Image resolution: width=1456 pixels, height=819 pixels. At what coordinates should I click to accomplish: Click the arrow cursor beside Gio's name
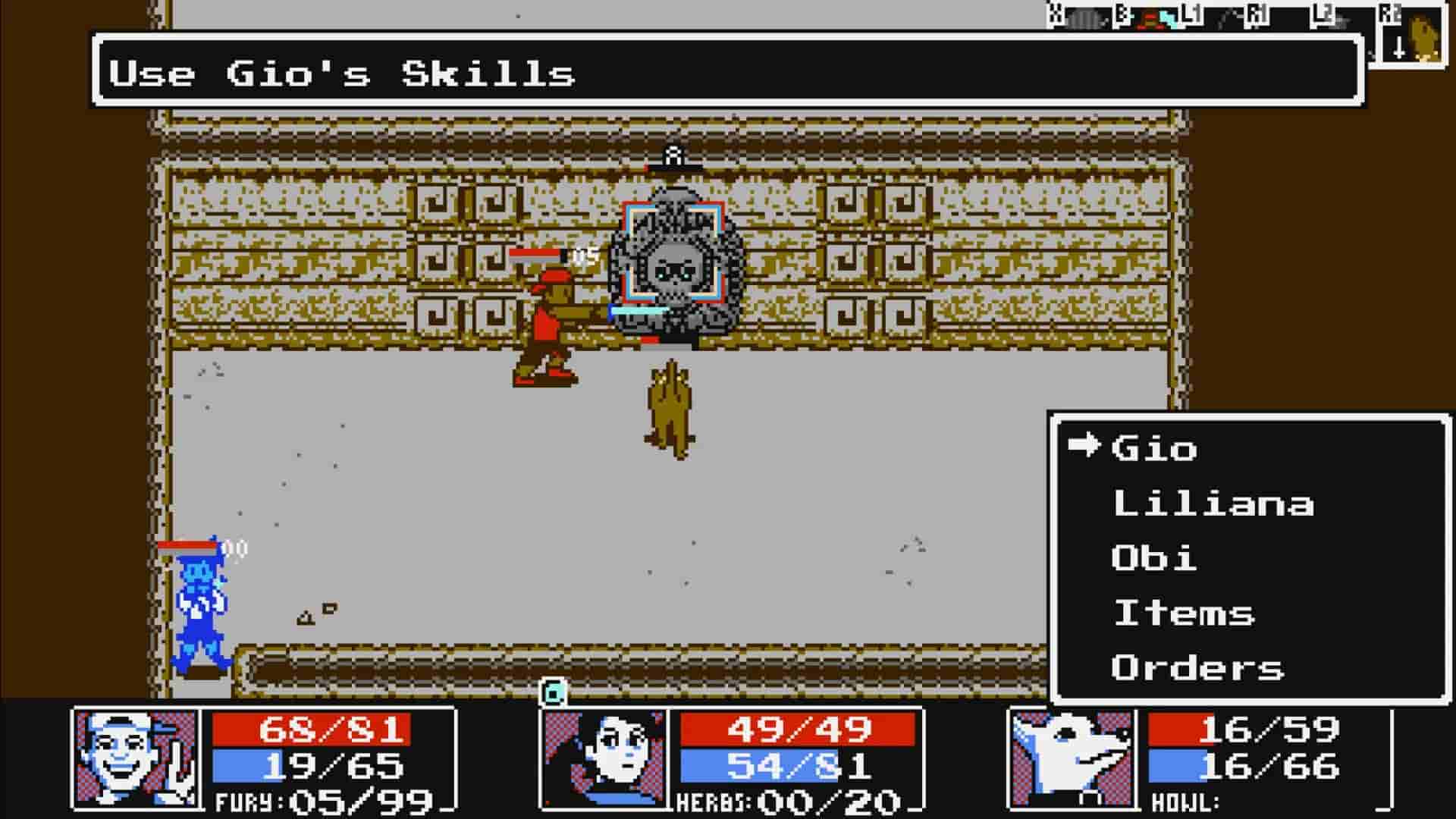(1084, 447)
